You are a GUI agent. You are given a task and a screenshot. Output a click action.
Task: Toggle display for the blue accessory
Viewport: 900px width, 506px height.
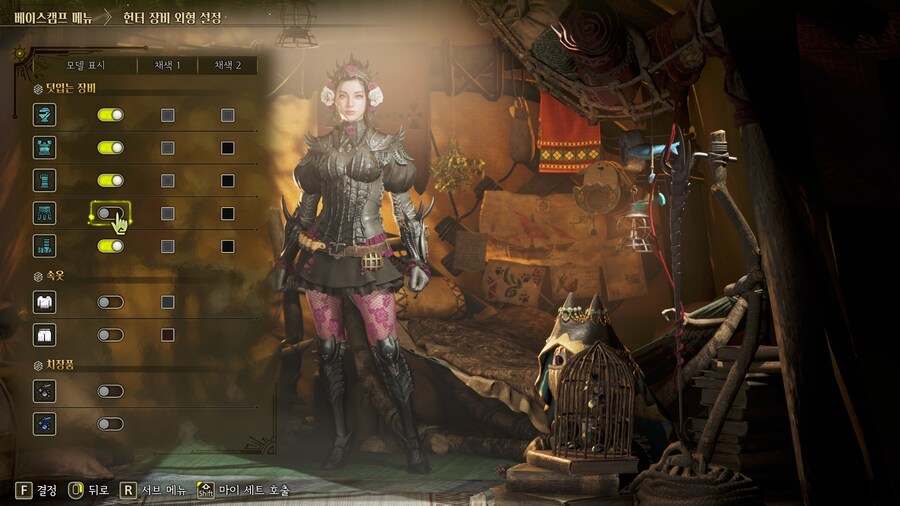click(110, 424)
